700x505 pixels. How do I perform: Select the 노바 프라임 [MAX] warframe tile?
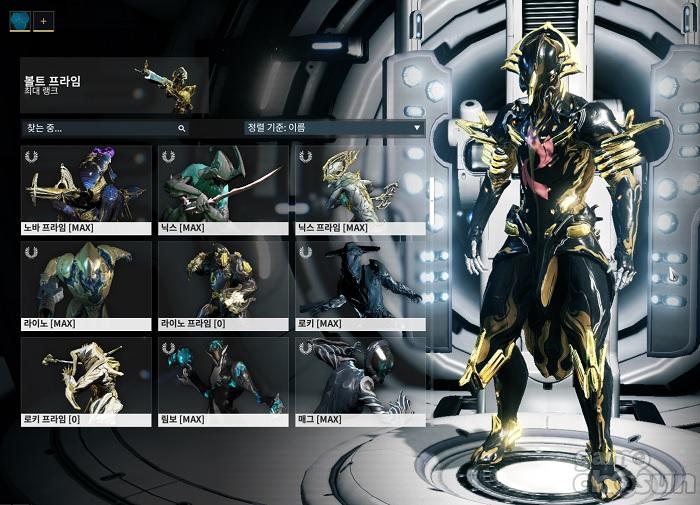click(x=86, y=189)
